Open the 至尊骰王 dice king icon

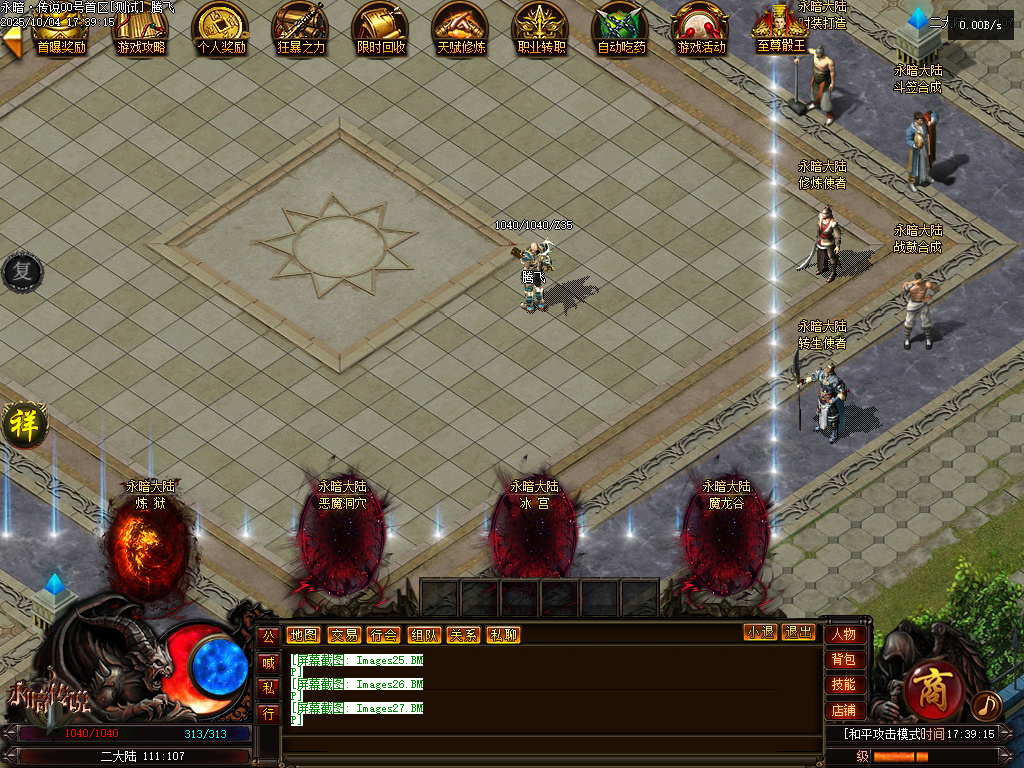(781, 28)
